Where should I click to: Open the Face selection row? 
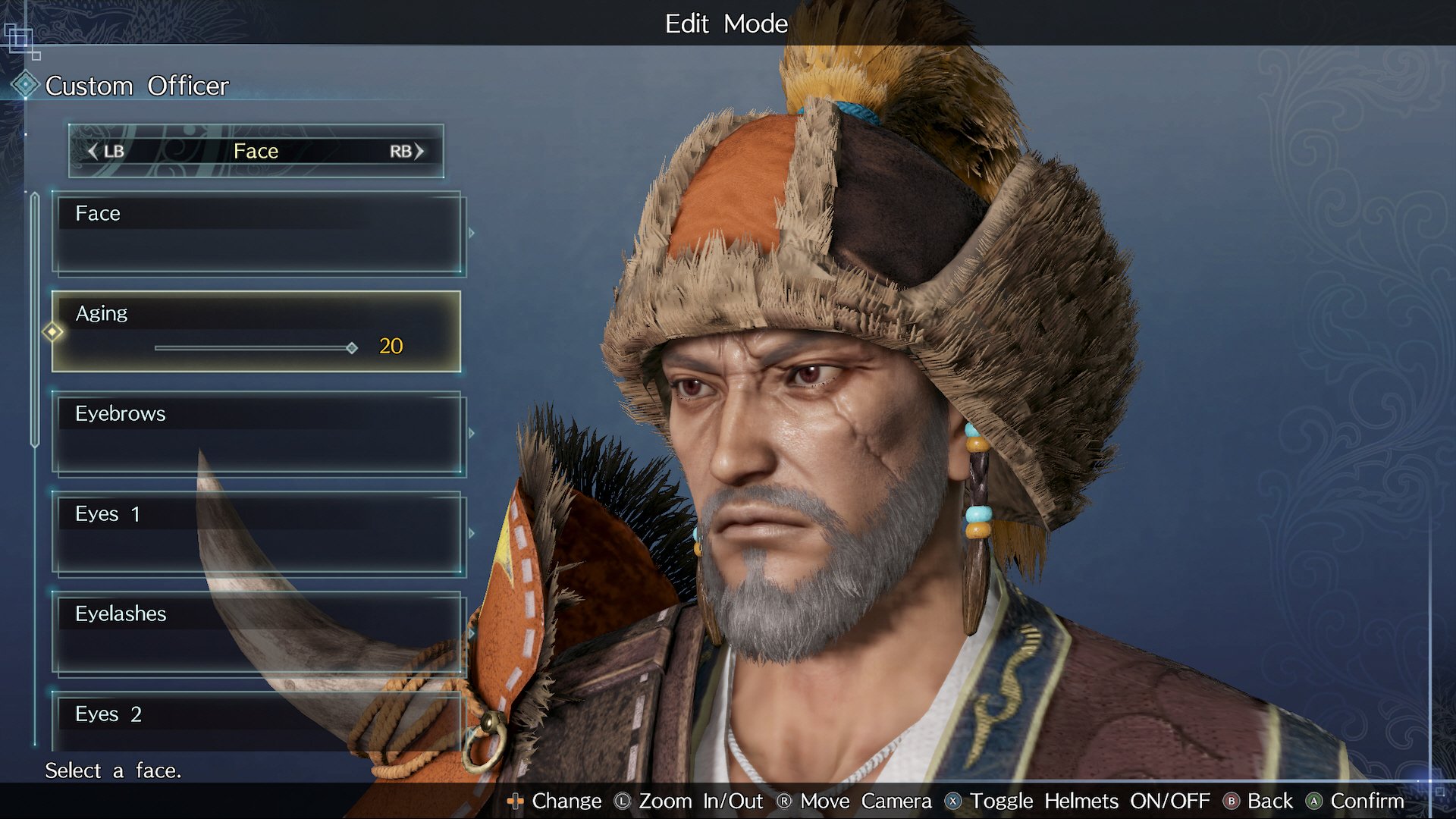(258, 233)
